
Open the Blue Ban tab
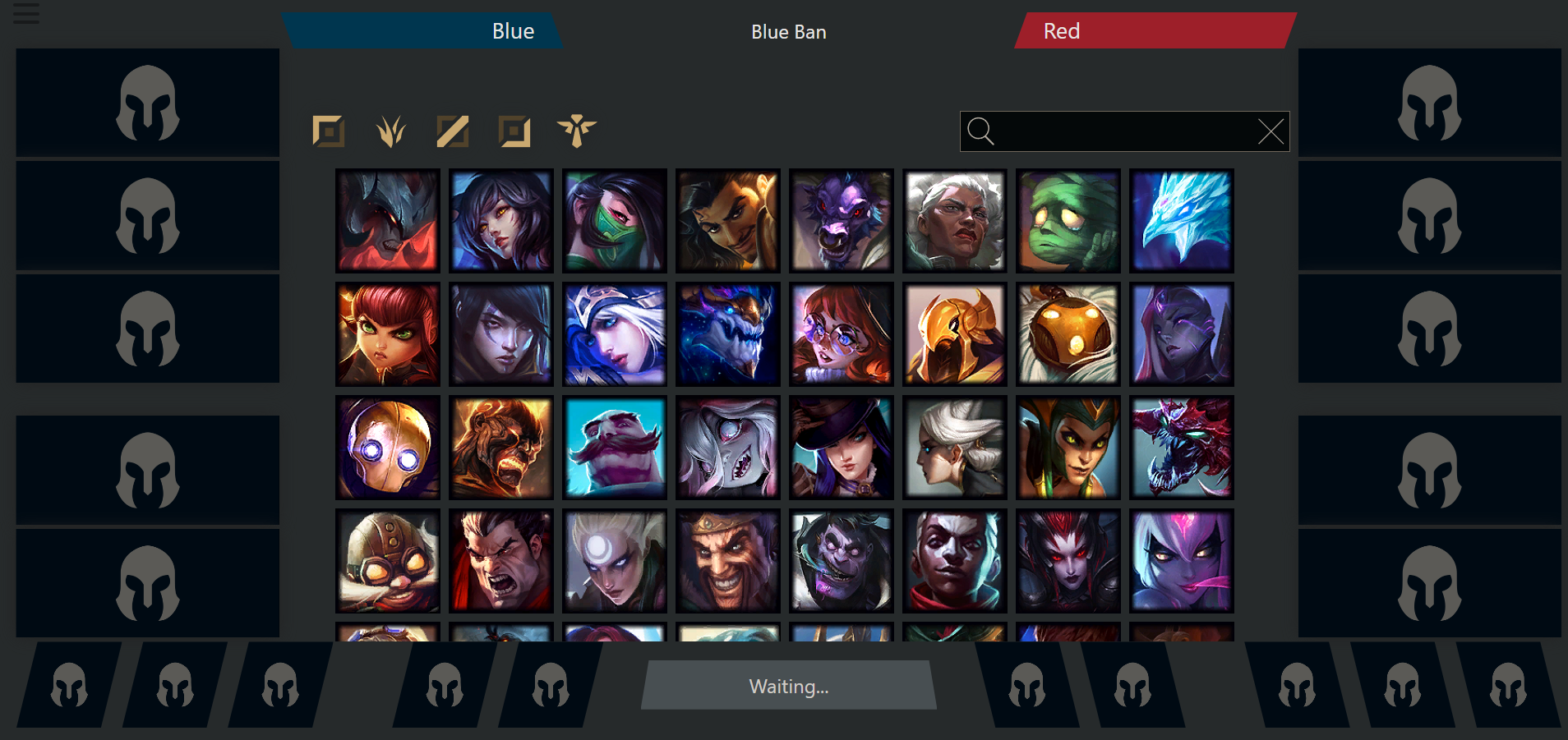coord(788,32)
